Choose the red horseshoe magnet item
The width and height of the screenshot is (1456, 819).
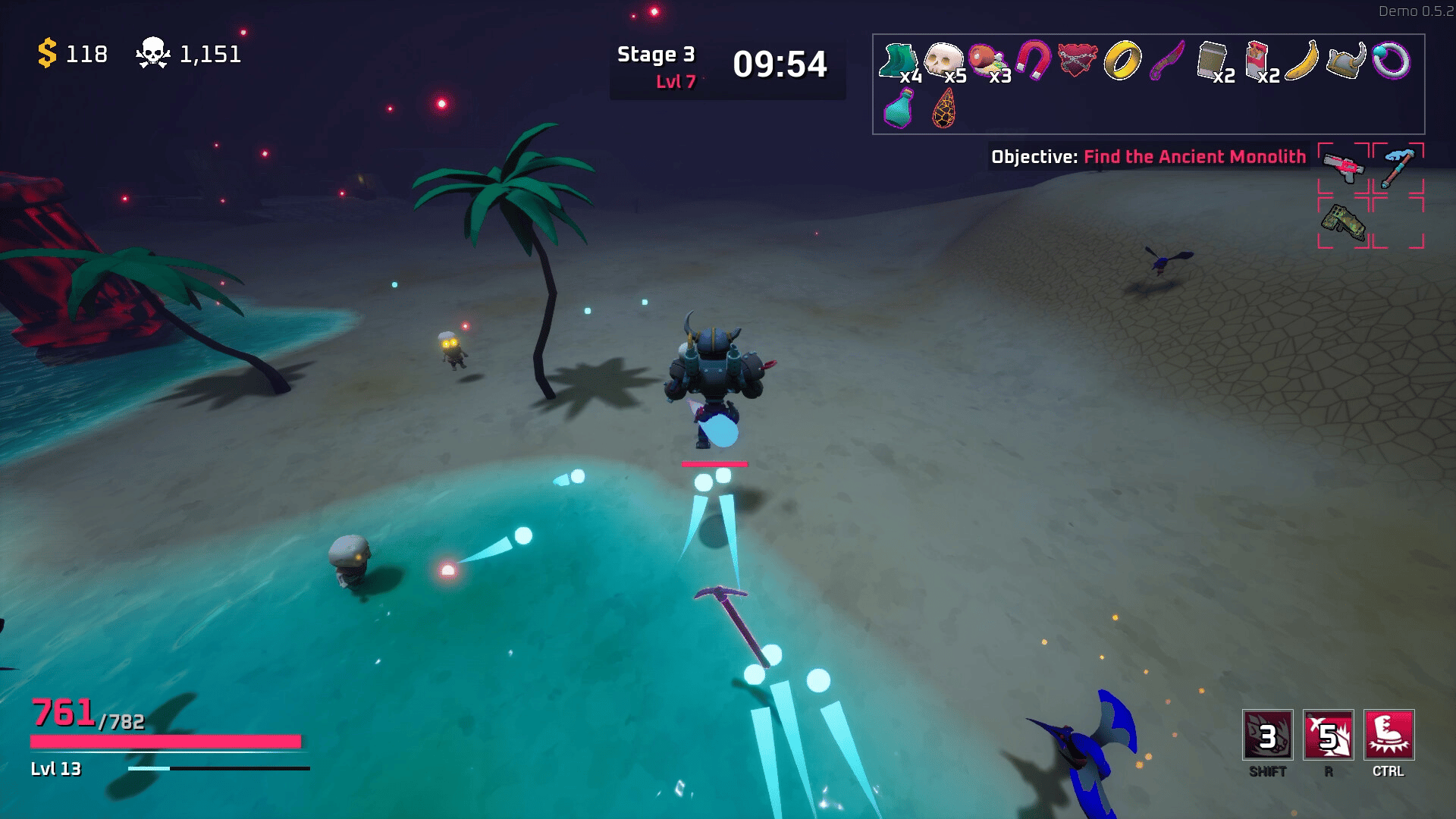1033,60
